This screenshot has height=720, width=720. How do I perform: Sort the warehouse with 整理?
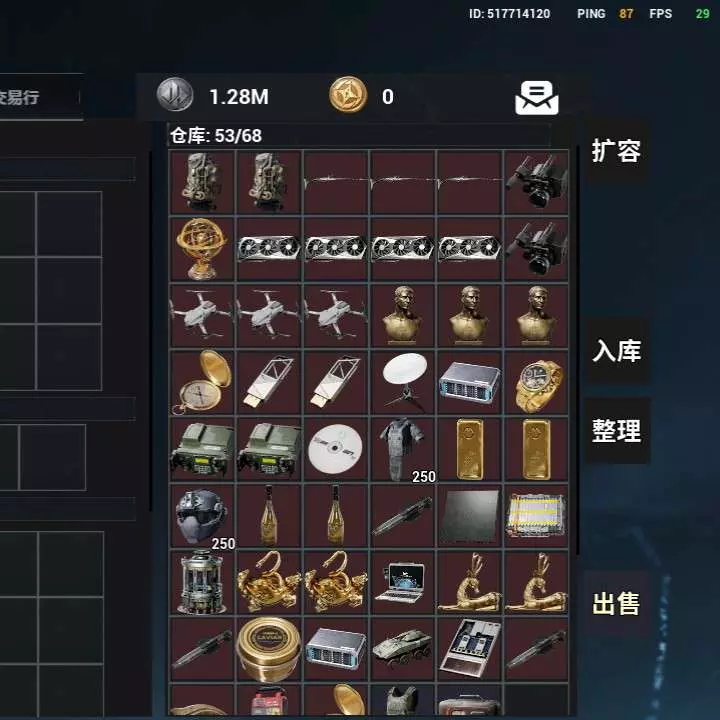[616, 431]
